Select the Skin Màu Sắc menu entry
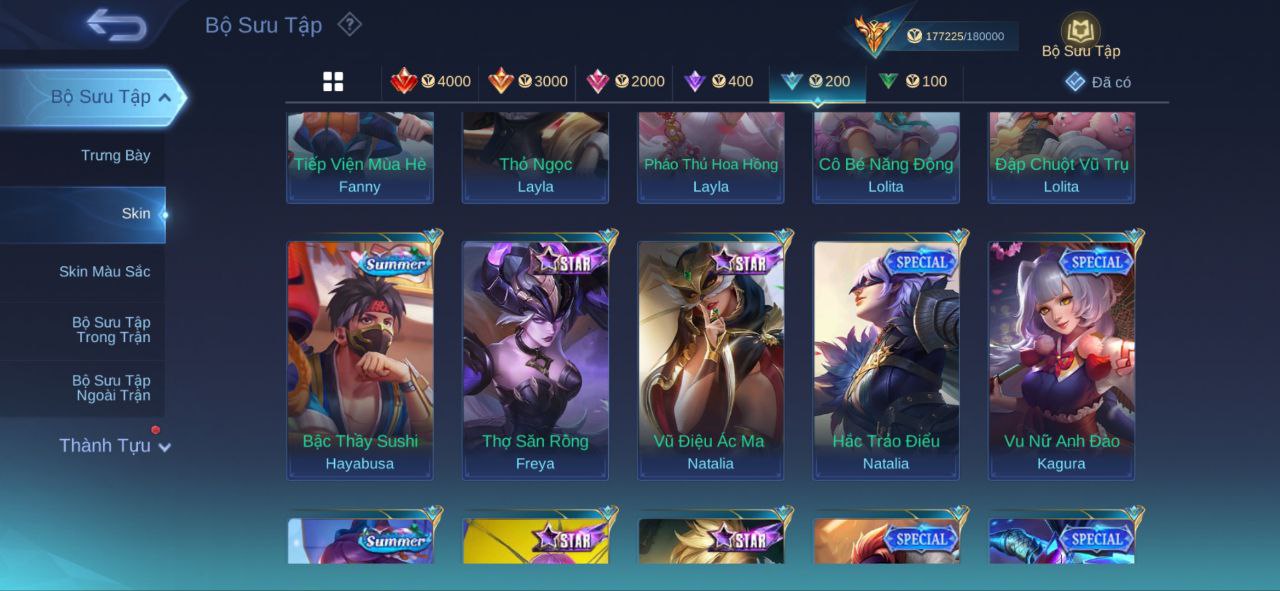 104,271
